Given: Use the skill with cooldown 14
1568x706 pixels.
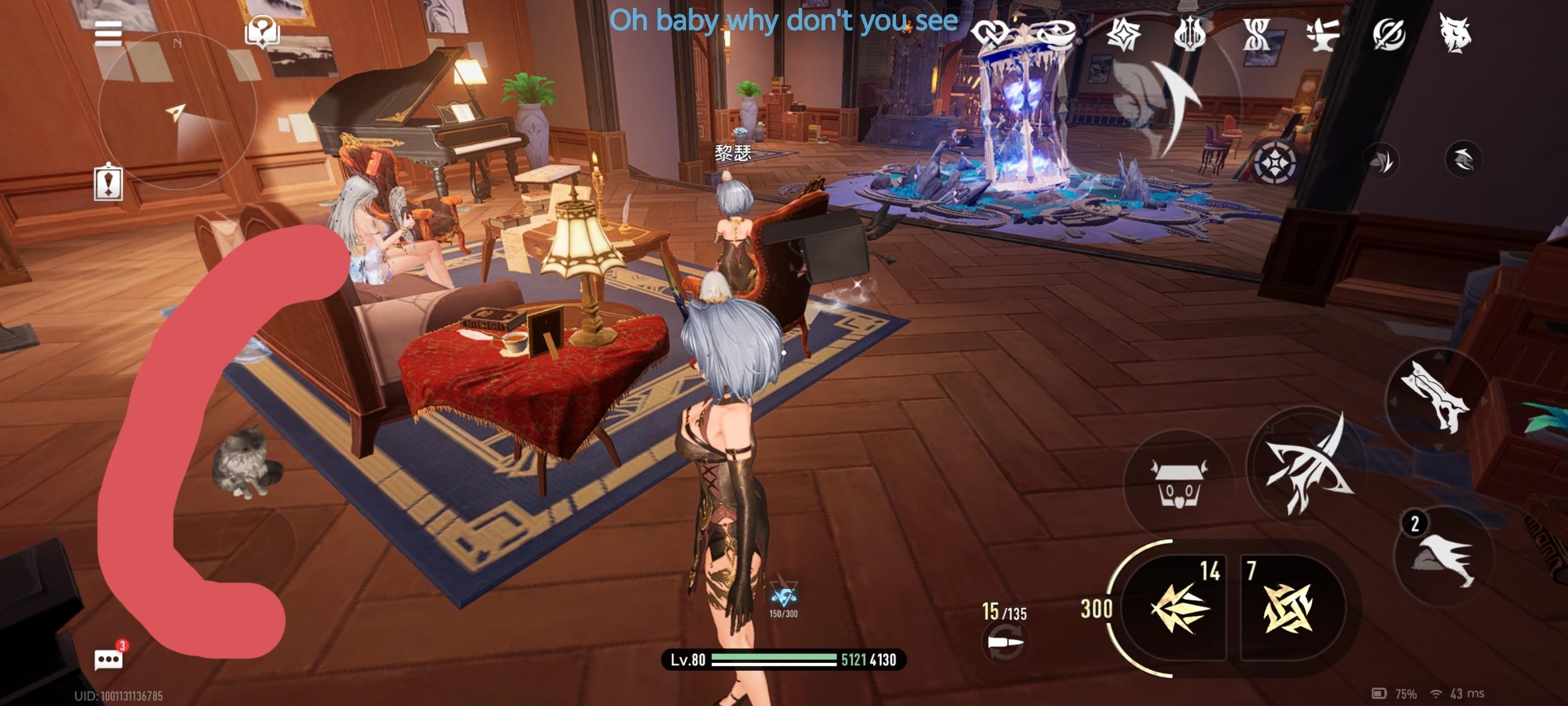Looking at the screenshot, I should pos(1179,608).
